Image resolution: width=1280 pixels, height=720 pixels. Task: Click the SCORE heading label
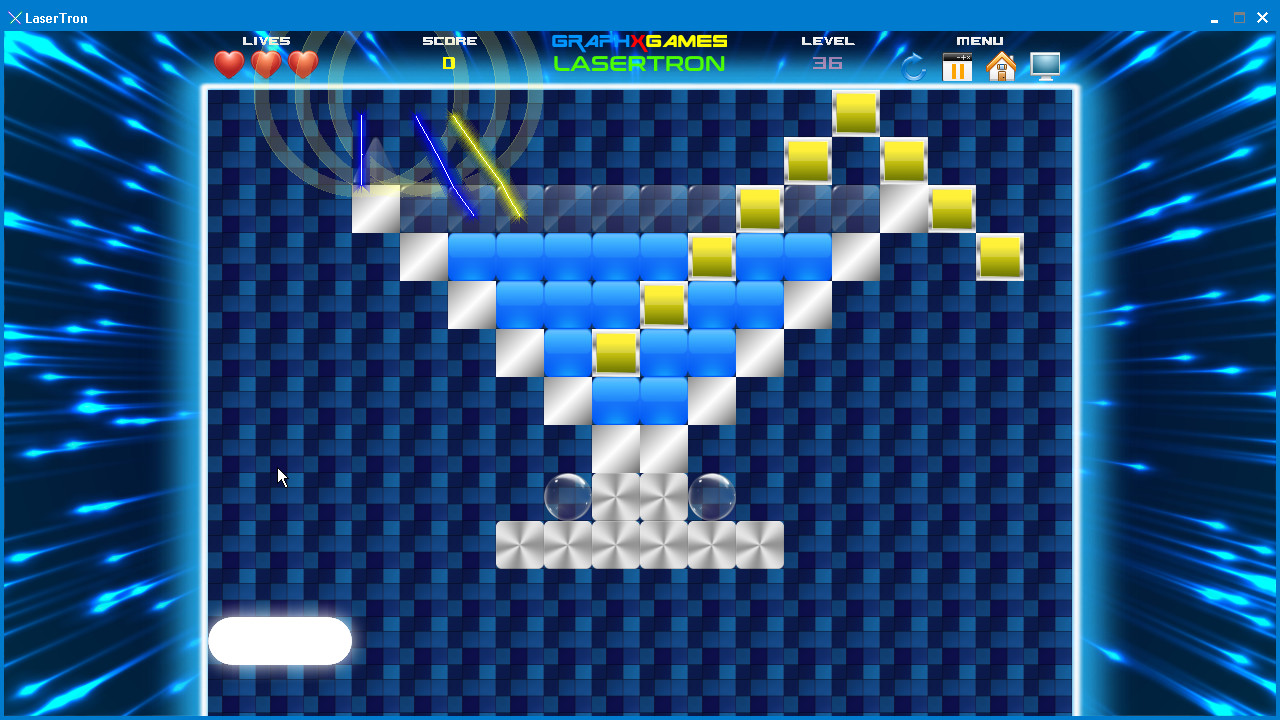click(x=449, y=41)
